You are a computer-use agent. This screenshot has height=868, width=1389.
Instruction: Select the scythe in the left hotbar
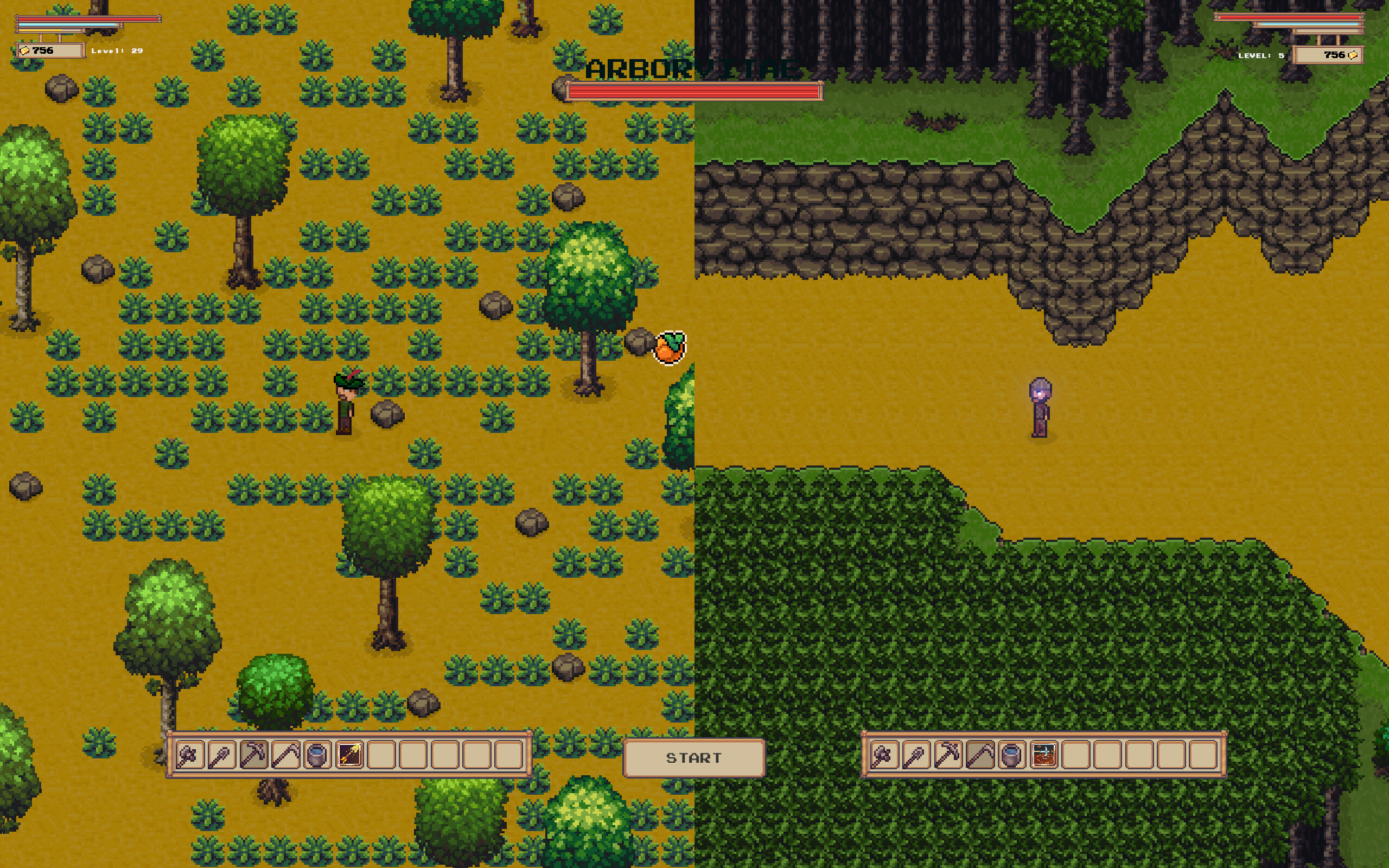(286, 757)
